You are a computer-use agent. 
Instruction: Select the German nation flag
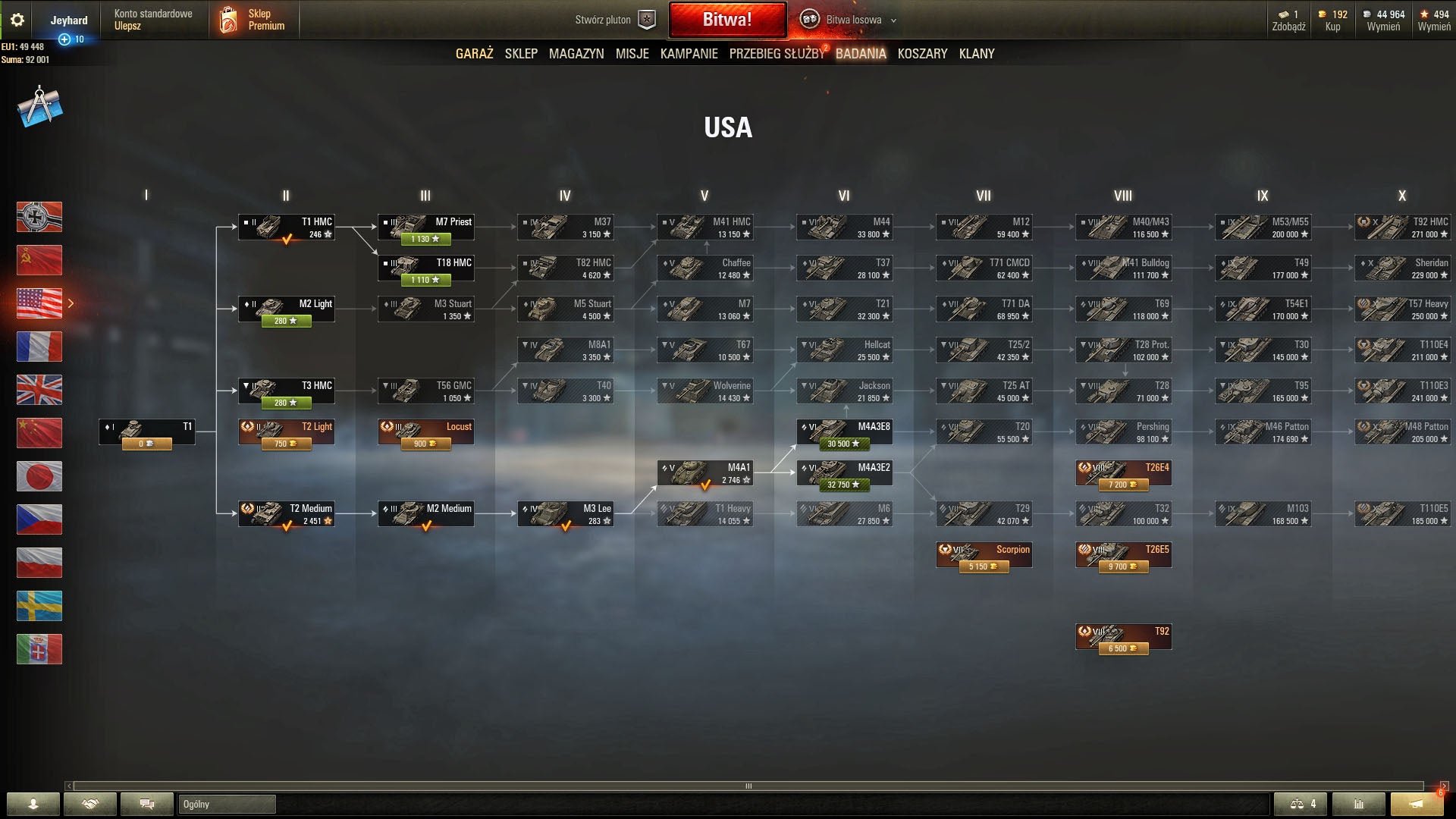39,217
